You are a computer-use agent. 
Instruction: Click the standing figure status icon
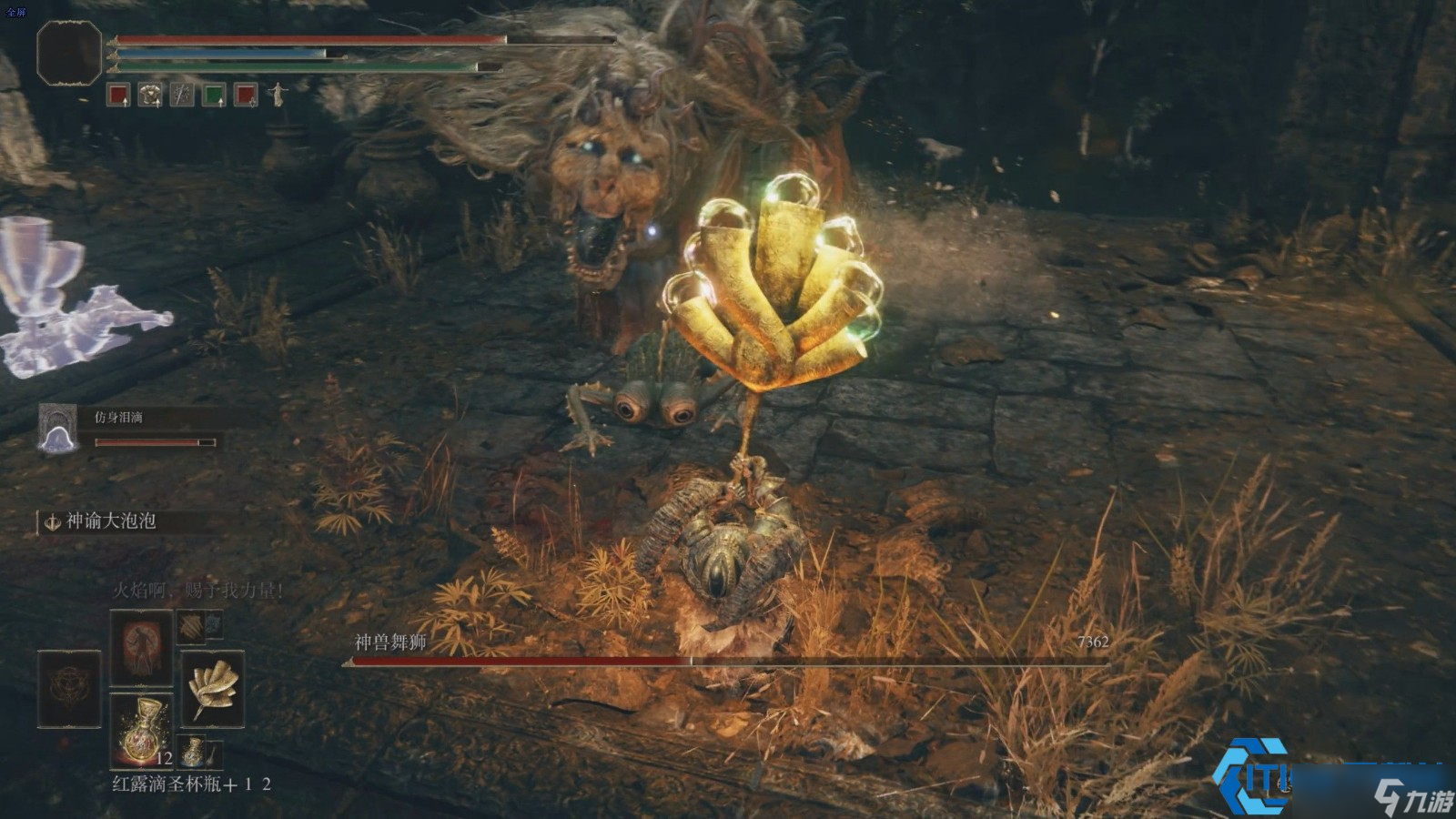pyautogui.click(x=277, y=94)
